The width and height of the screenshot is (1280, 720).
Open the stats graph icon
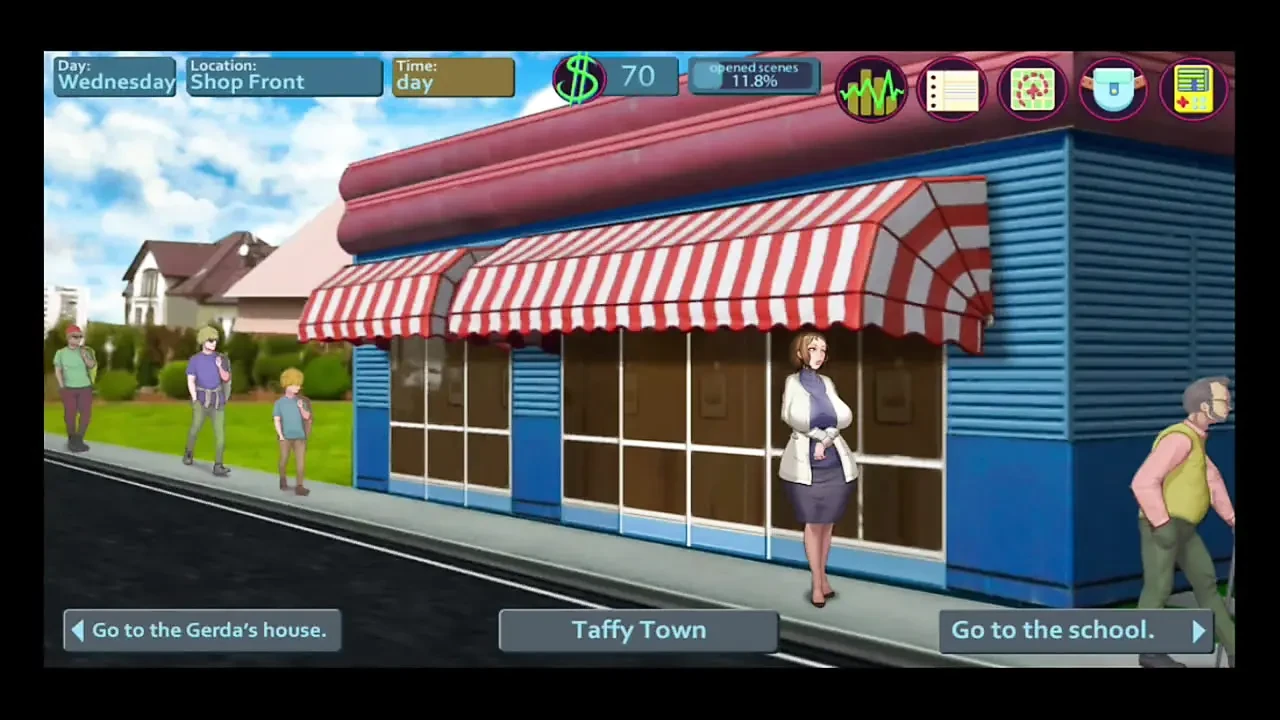871,89
